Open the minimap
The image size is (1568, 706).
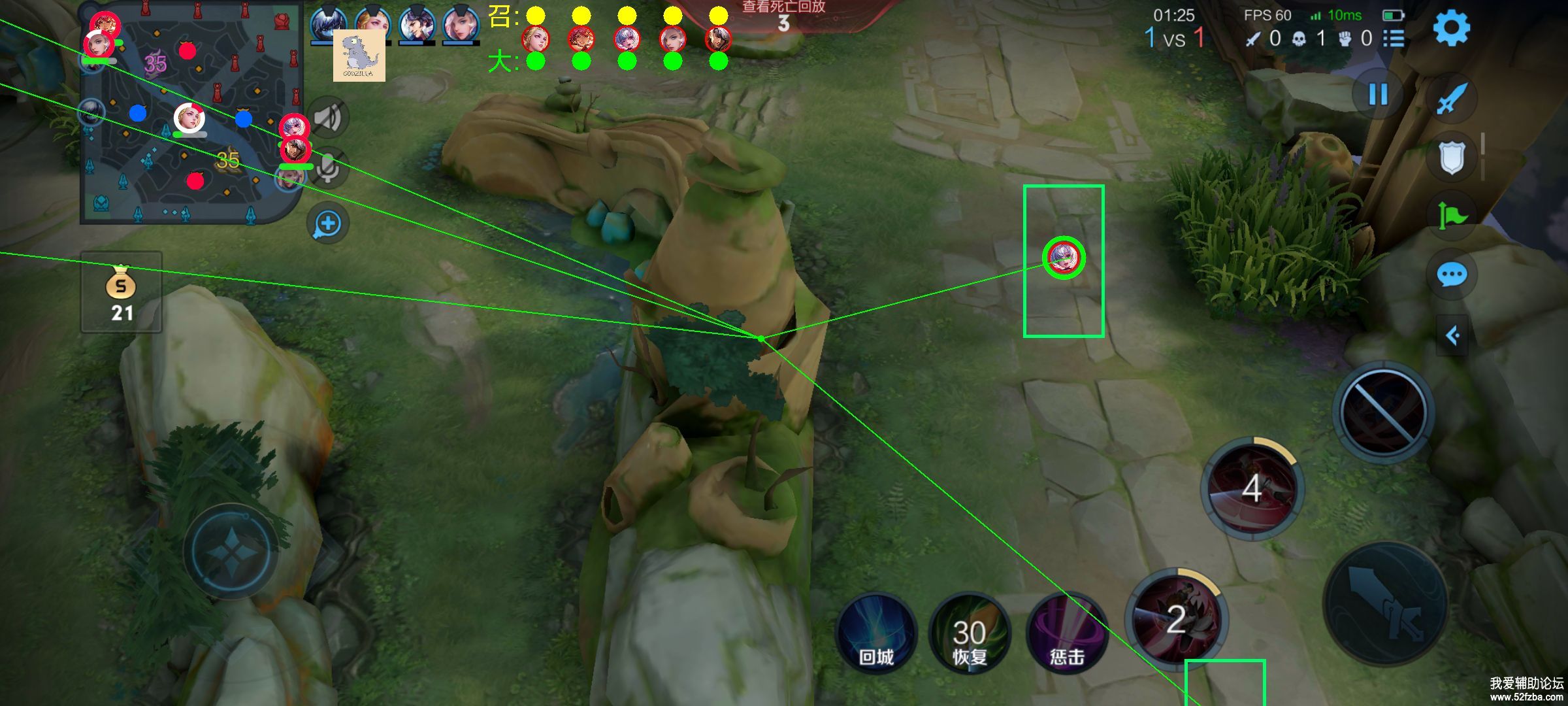[189, 114]
